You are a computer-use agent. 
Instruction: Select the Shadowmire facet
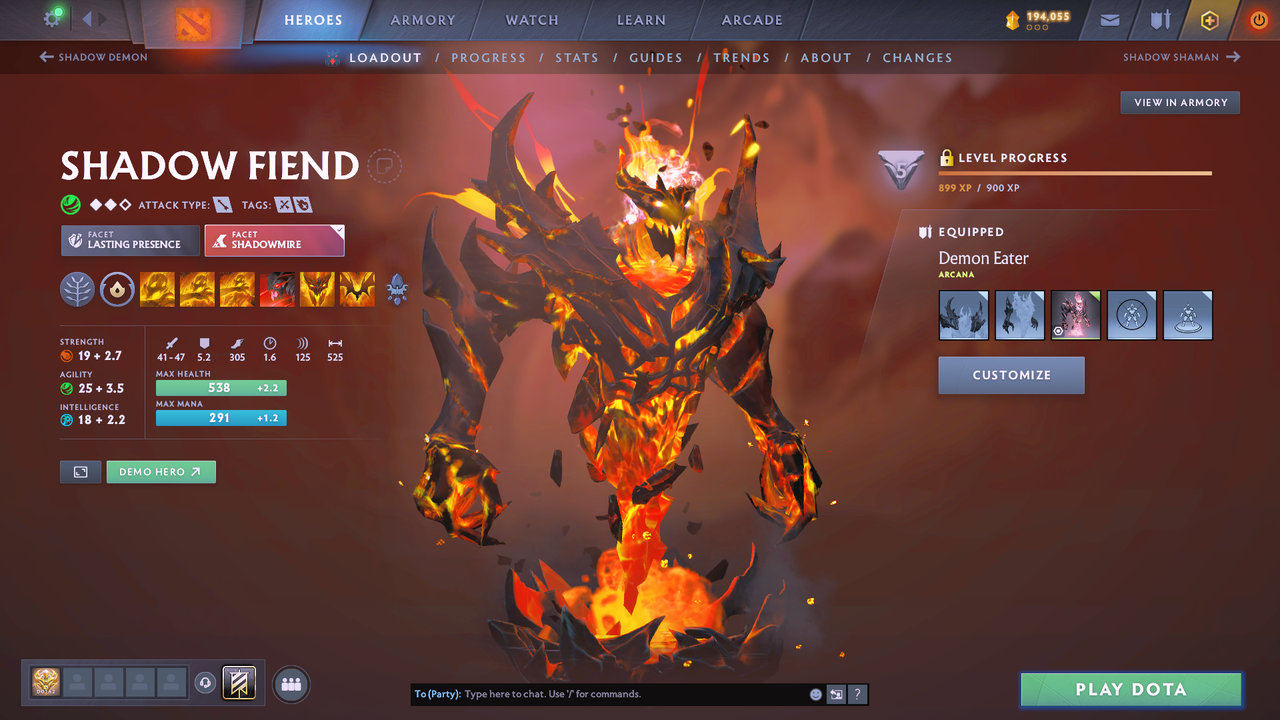click(x=274, y=240)
